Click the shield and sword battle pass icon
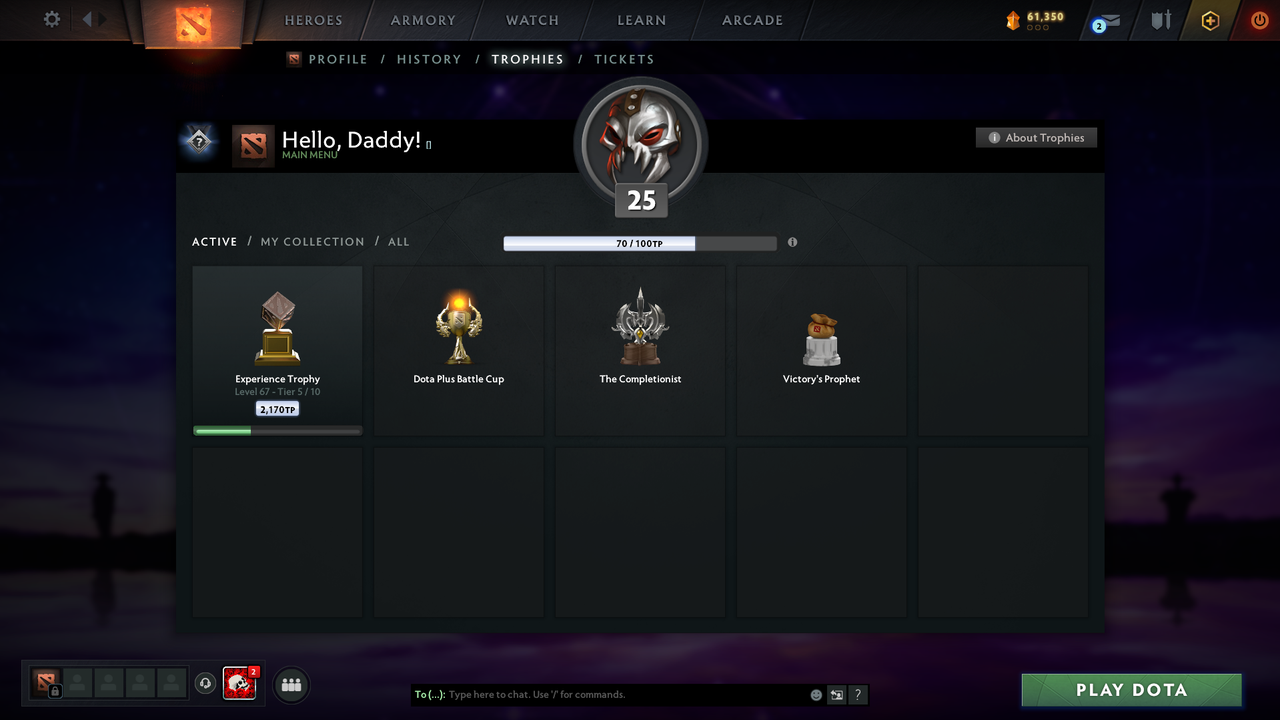1280x720 pixels. click(x=1160, y=20)
